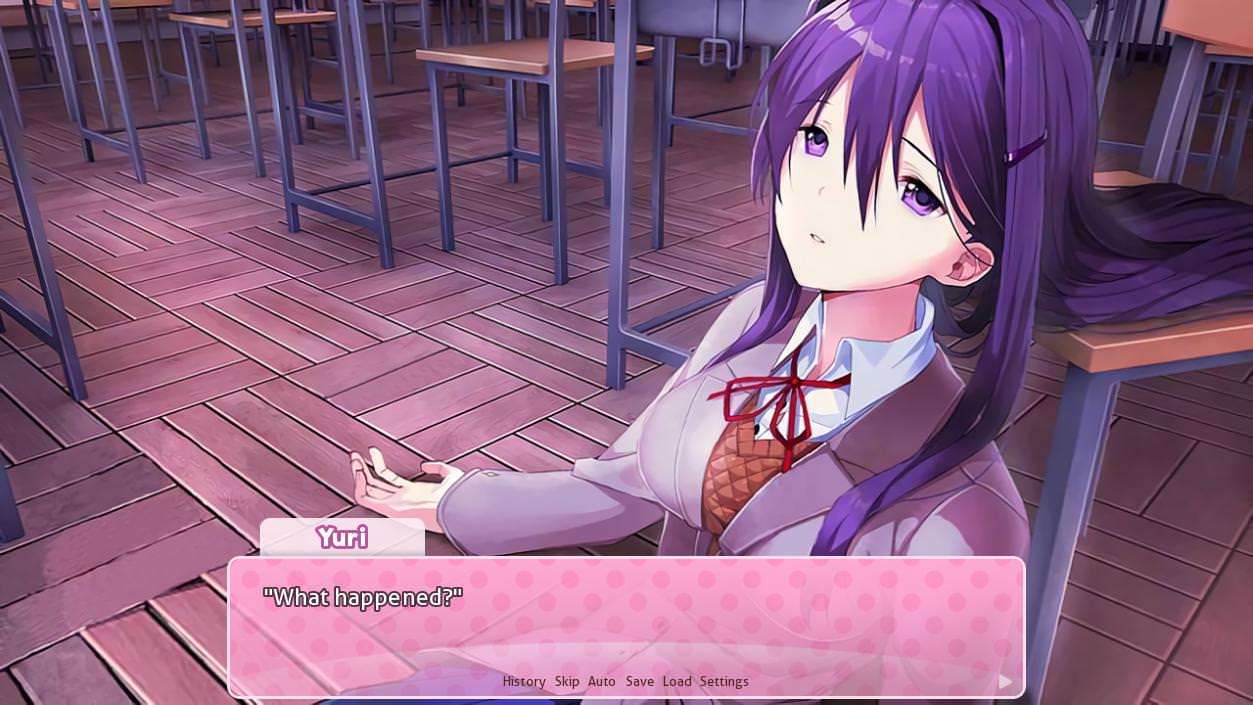Screen dimensions: 1253x705
Task: Open the Load menu
Action: [x=677, y=681]
